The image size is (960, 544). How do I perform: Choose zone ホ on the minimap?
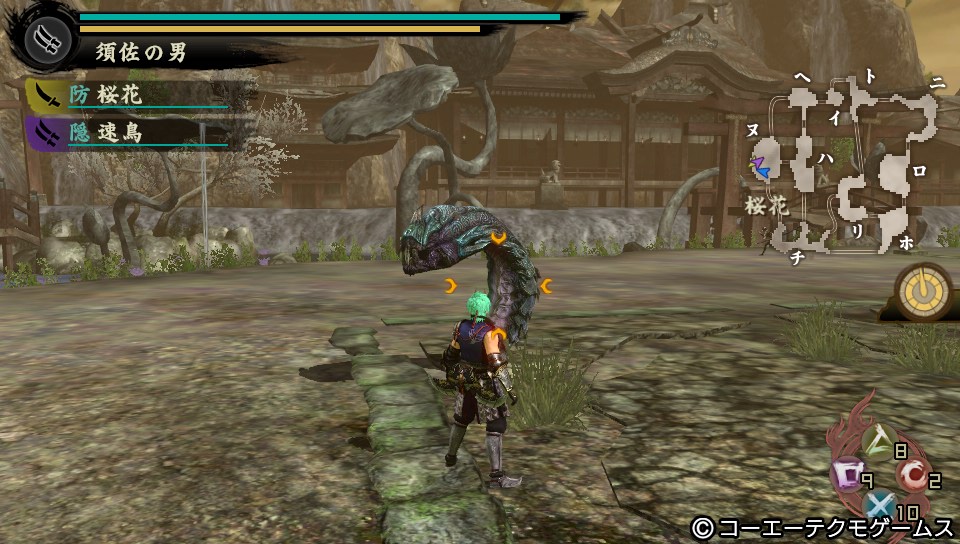pos(907,243)
